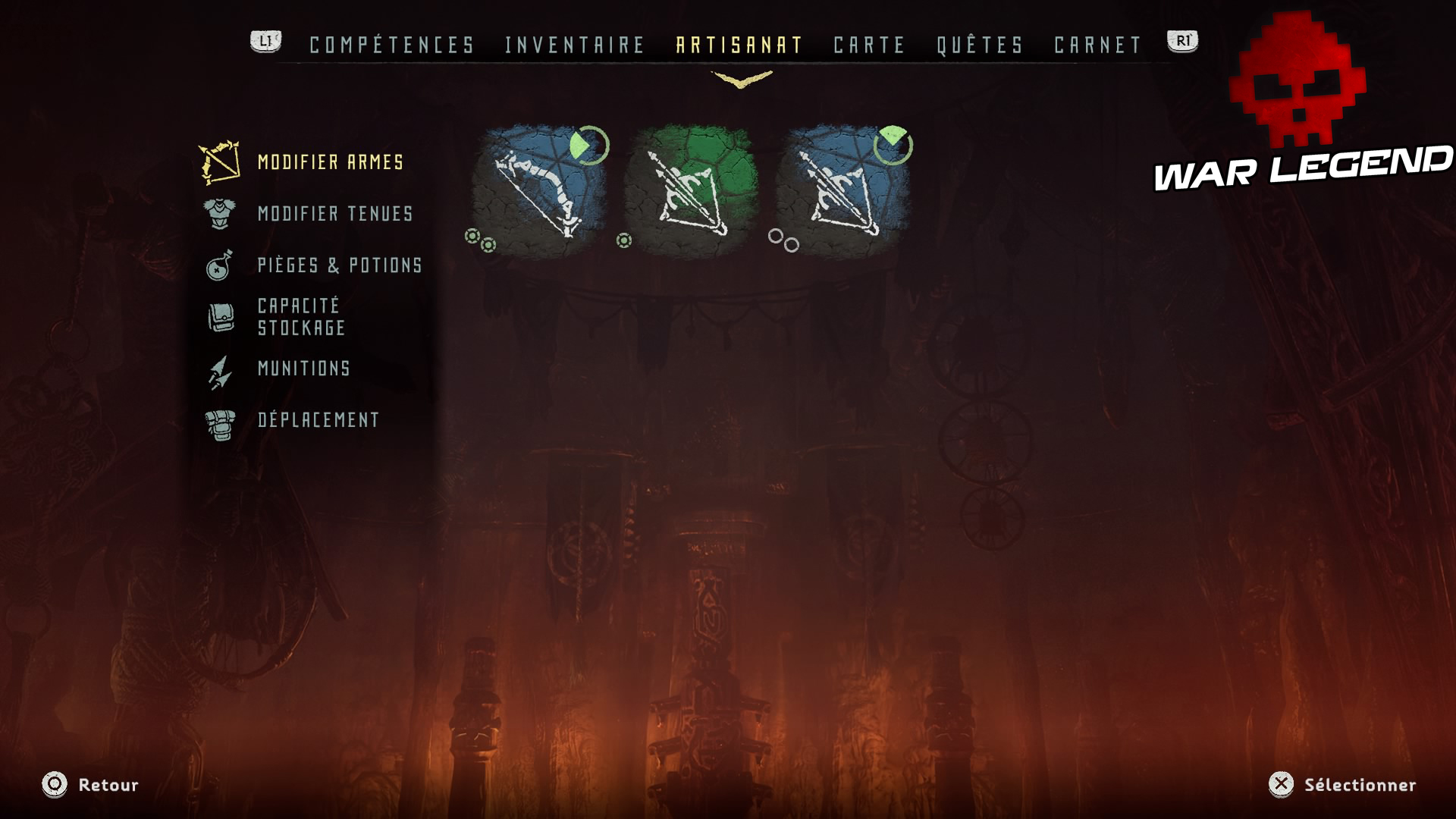Open Munitions using the arrow icon
1456x819 pixels.
click(x=218, y=369)
